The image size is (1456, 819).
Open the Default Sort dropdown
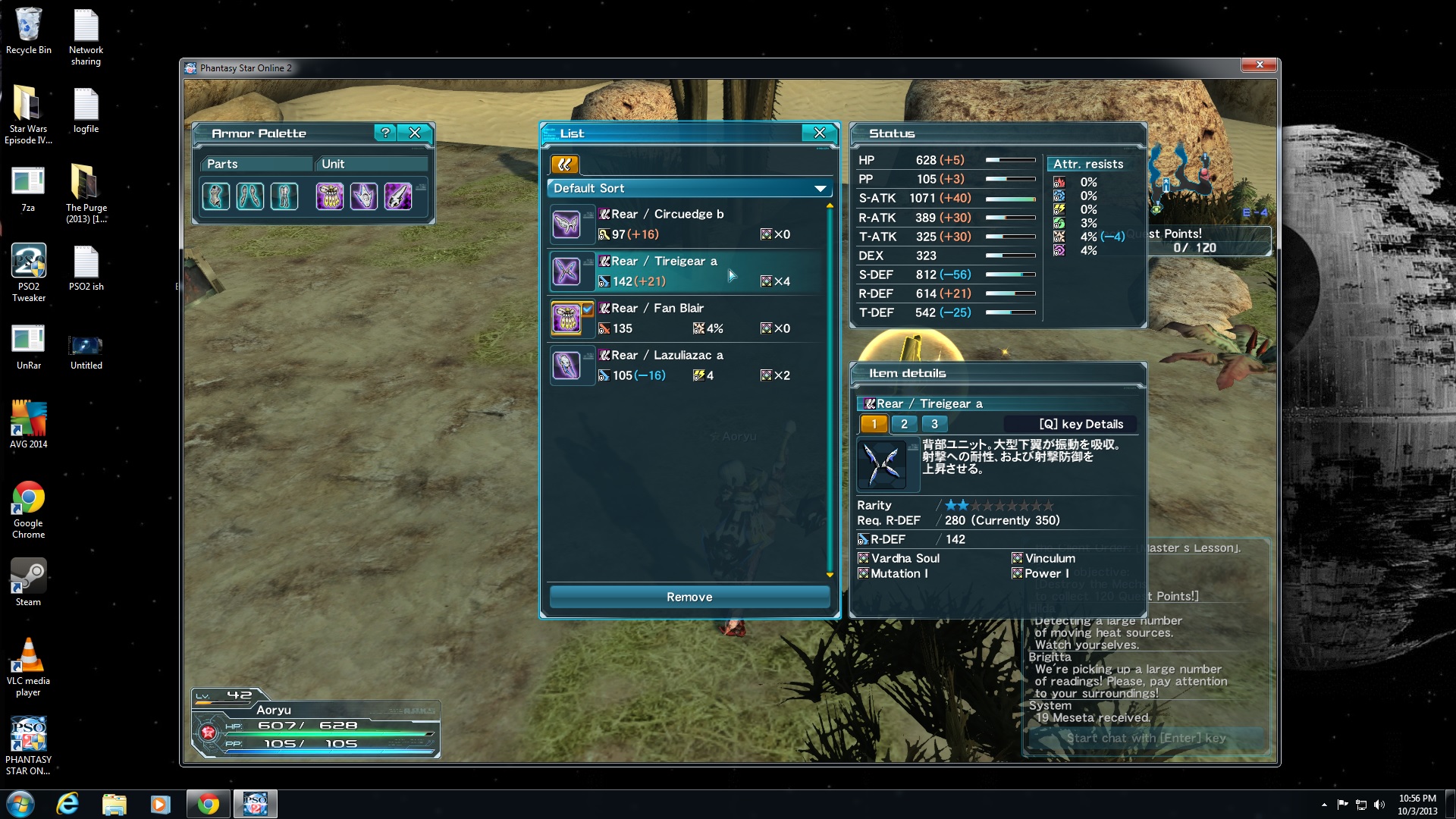pyautogui.click(x=689, y=188)
